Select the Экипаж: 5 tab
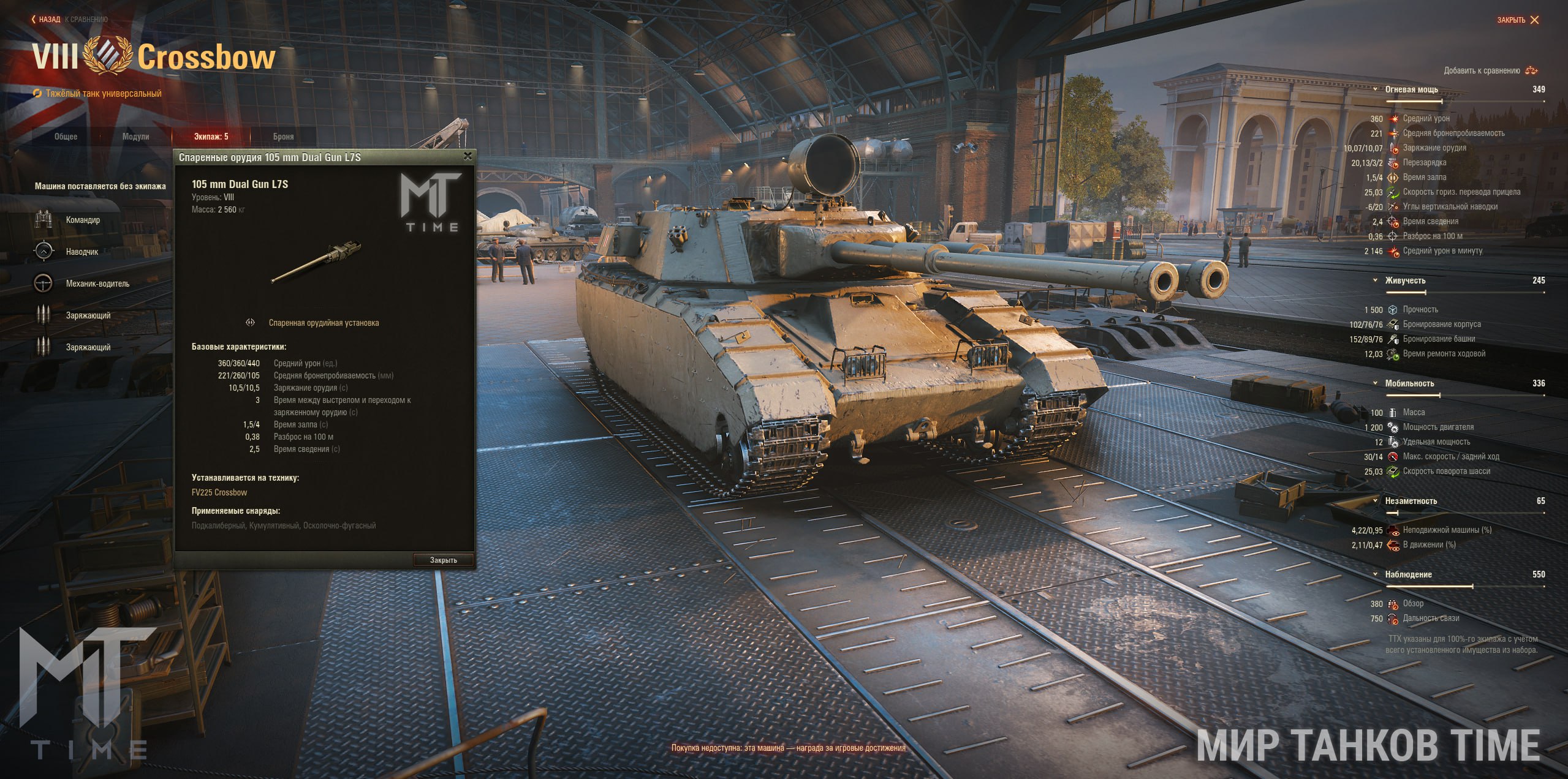The height and width of the screenshot is (779, 1568). (211, 137)
